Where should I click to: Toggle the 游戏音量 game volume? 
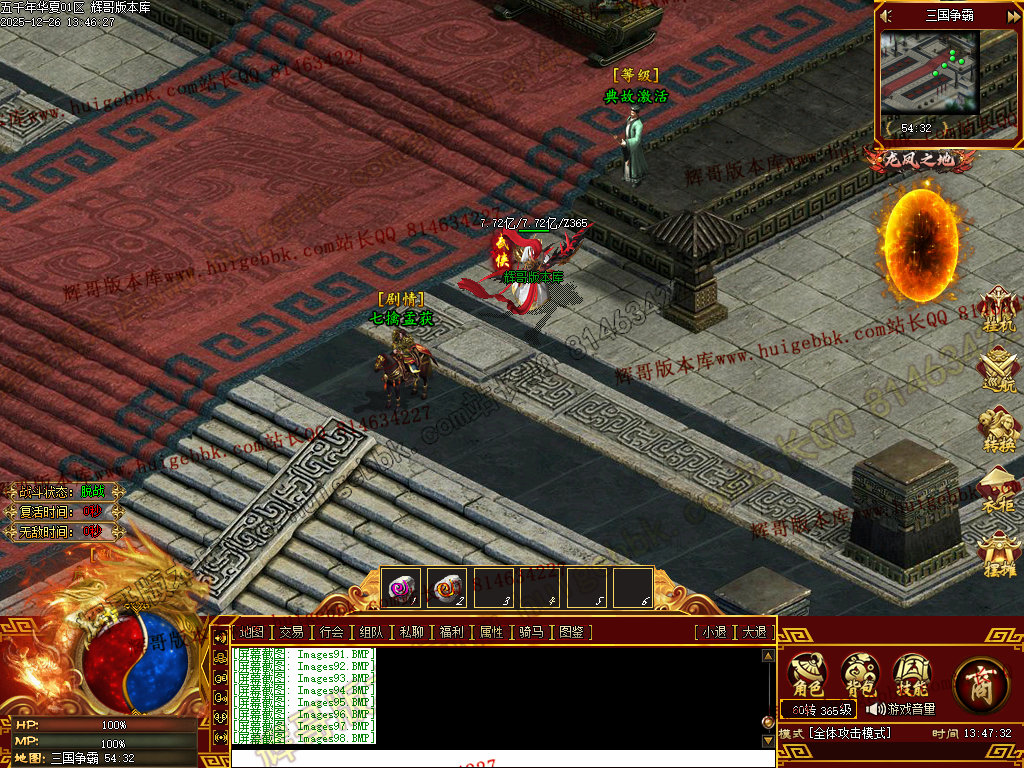coord(901,709)
